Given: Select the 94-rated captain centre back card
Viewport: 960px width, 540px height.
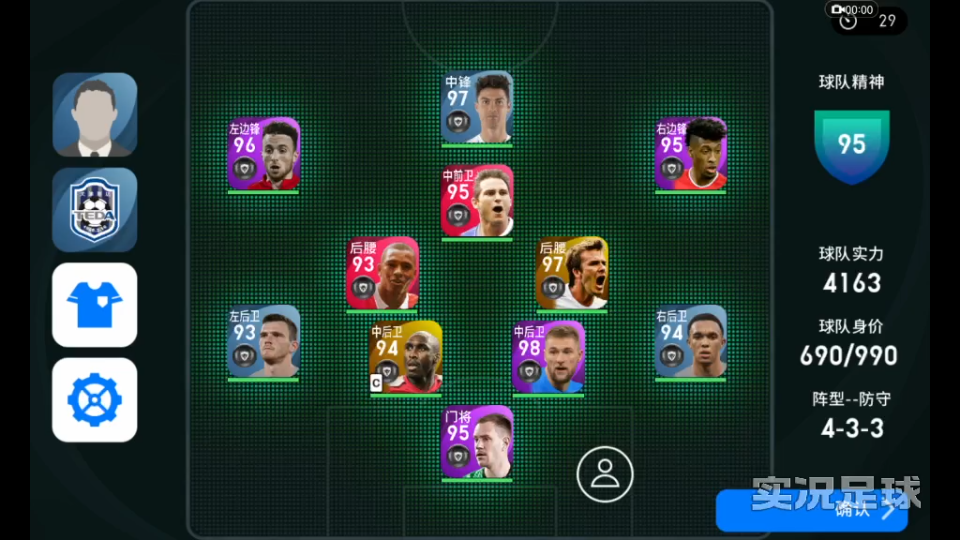Looking at the screenshot, I should [x=405, y=357].
